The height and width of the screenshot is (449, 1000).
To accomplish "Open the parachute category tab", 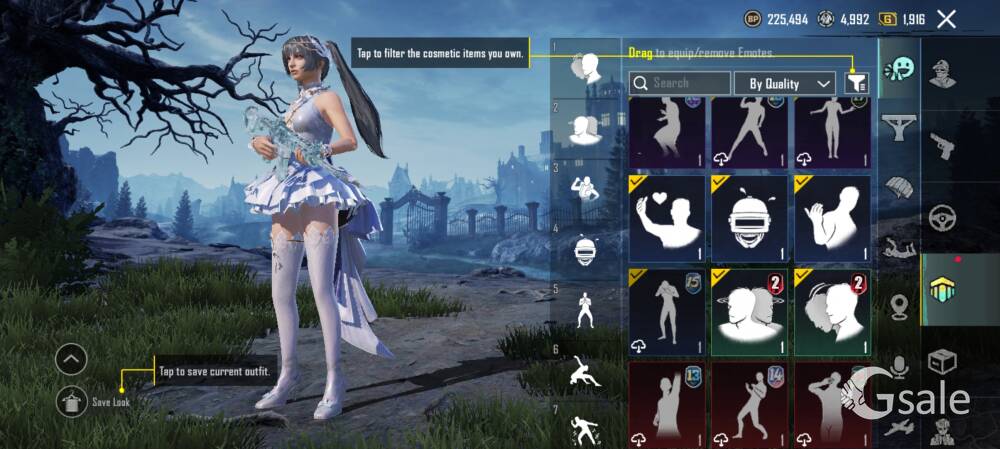I will coord(899,185).
